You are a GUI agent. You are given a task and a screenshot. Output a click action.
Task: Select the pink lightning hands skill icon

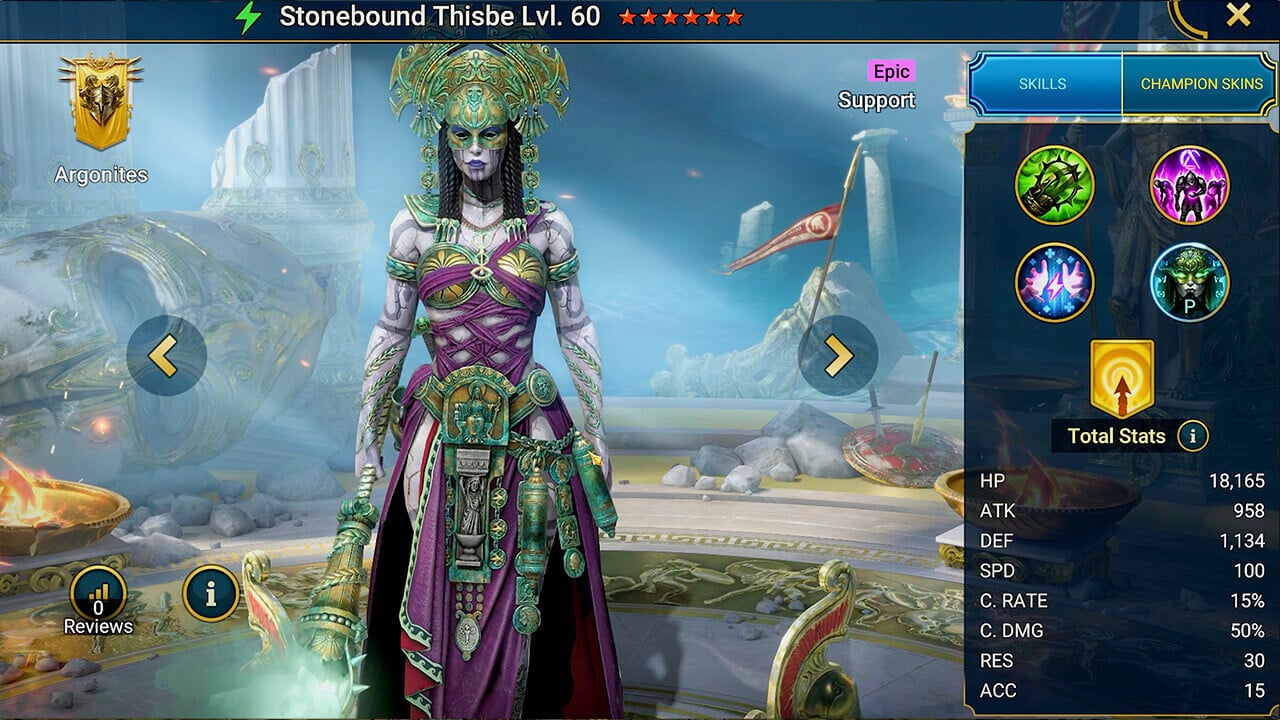click(1055, 282)
